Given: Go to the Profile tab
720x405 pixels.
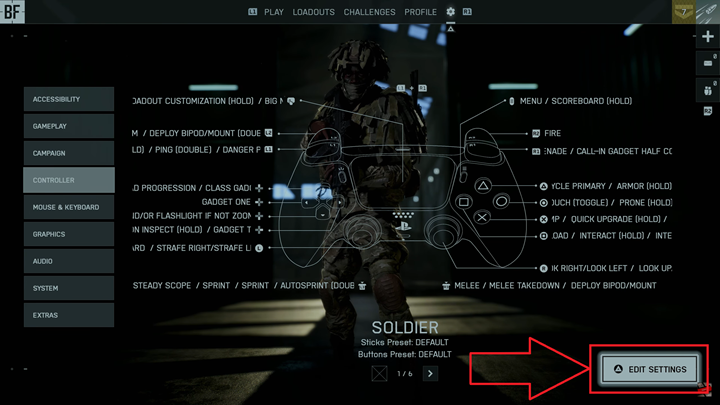Looking at the screenshot, I should pyautogui.click(x=421, y=12).
